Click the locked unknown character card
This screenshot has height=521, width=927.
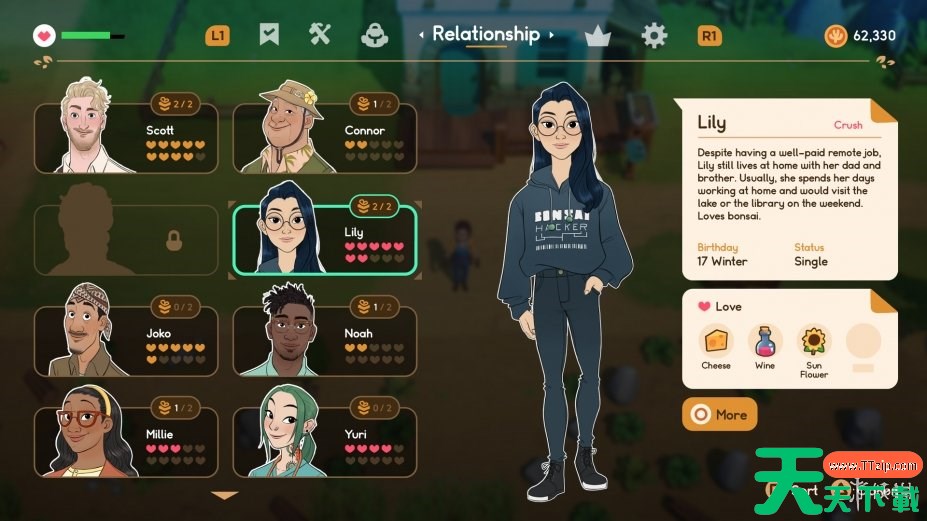pos(126,240)
